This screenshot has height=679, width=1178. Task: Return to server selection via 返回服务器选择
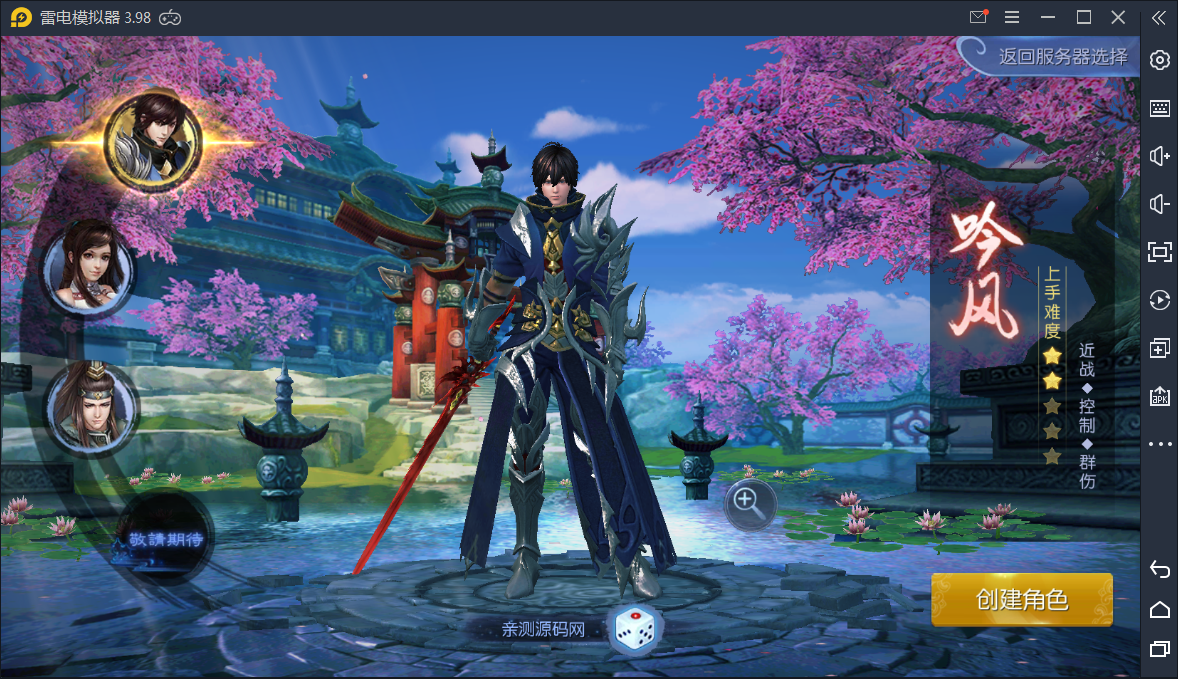point(1061,57)
